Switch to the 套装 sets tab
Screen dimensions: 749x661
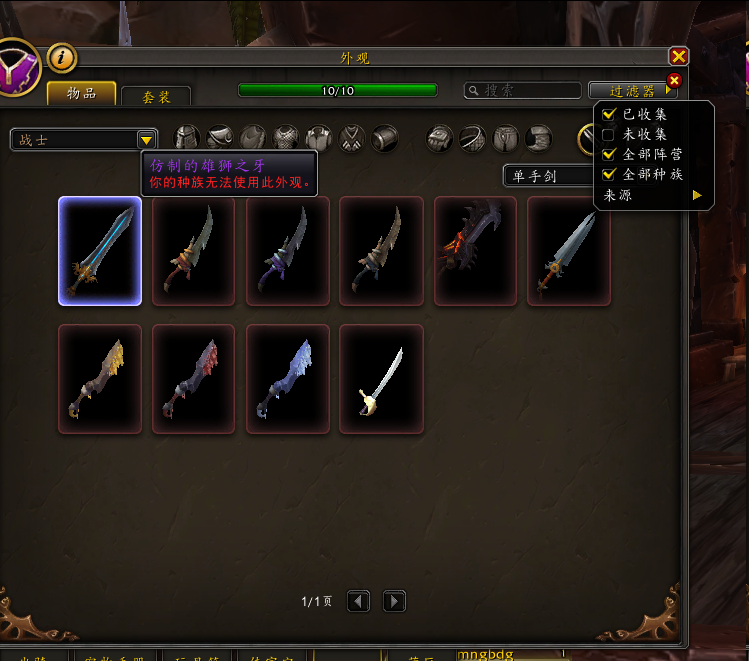point(155,97)
